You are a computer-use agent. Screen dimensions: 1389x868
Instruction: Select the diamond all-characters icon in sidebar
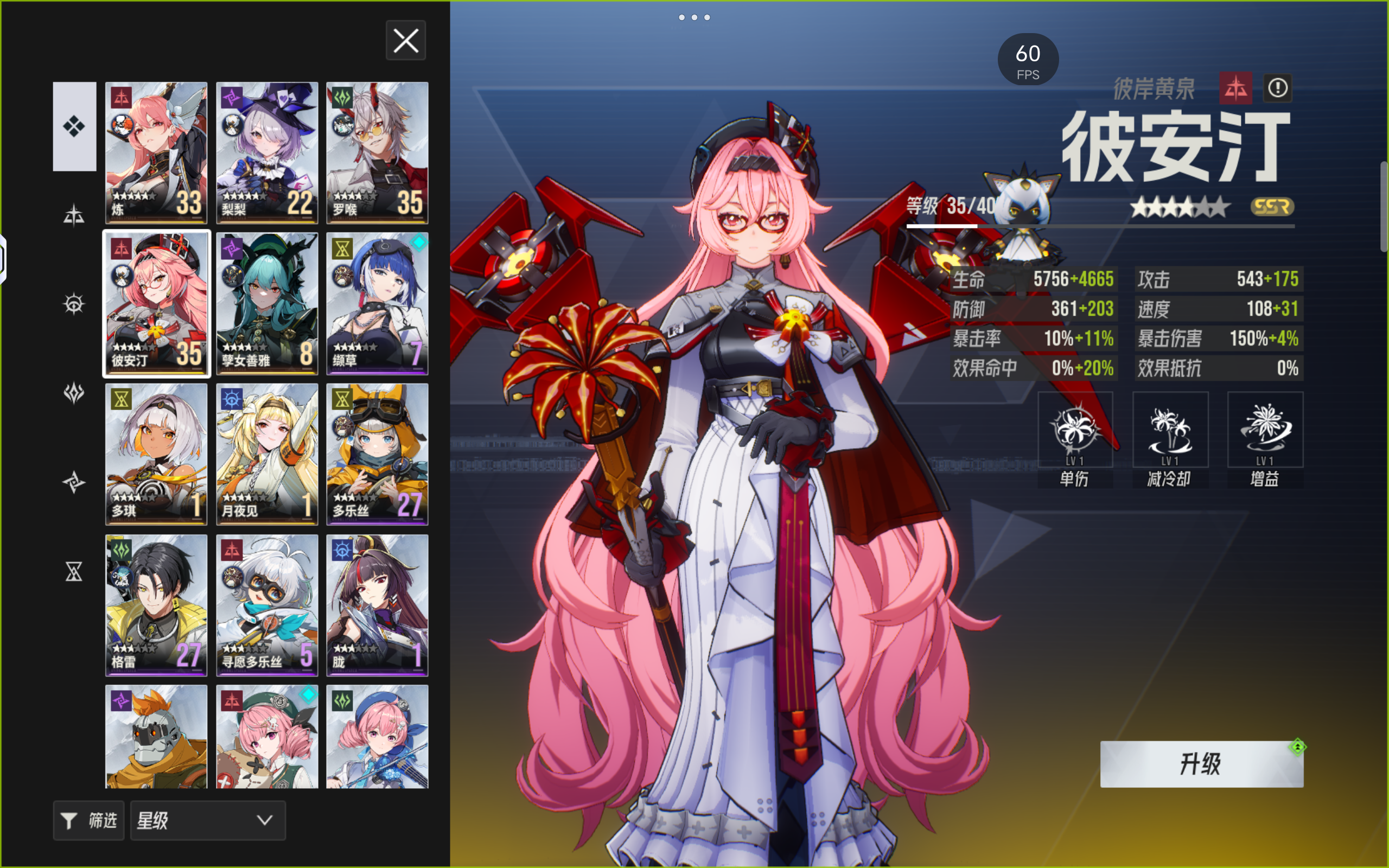pos(75,126)
